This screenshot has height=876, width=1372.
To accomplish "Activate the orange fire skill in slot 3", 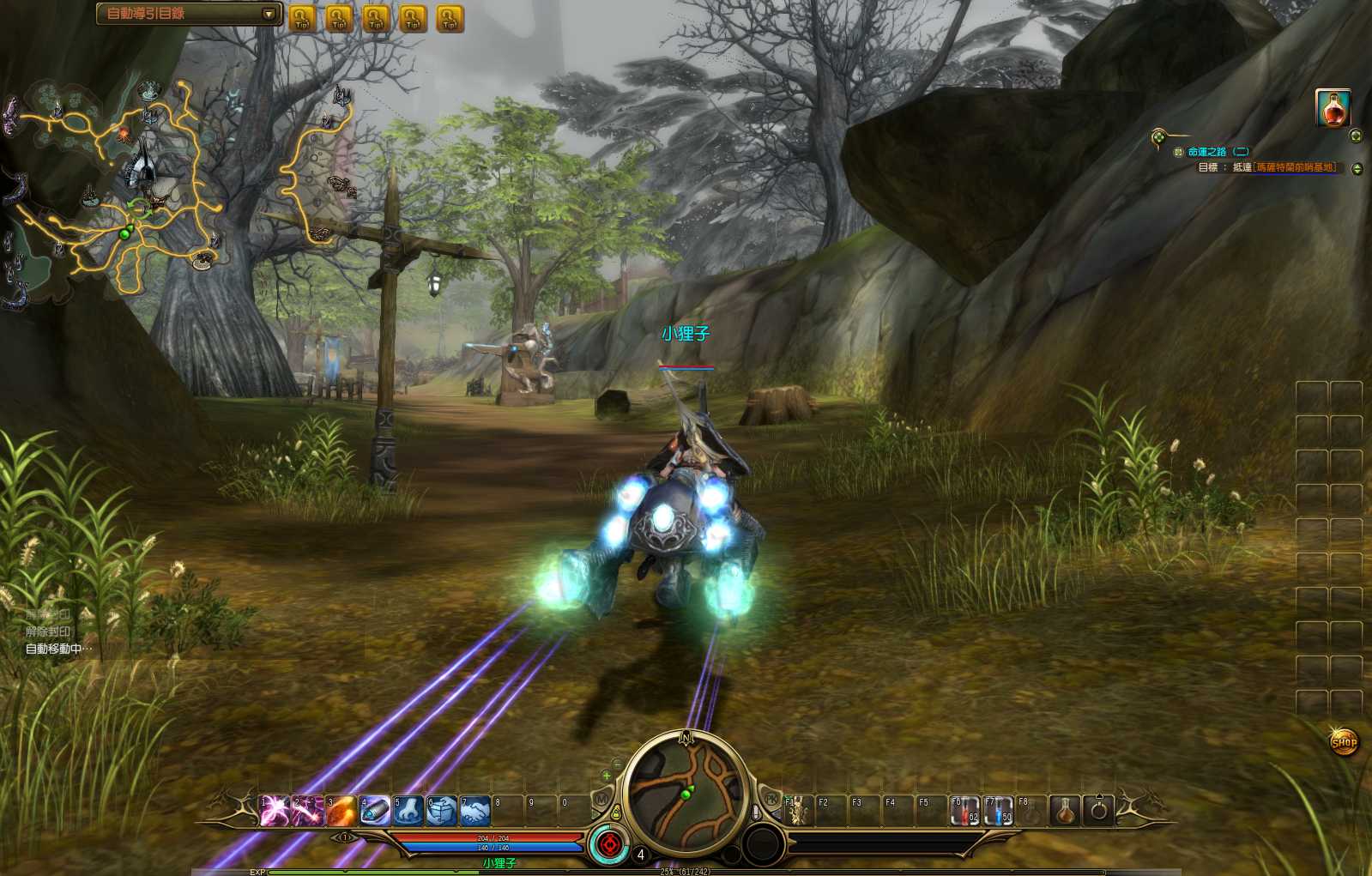I will click(x=341, y=810).
